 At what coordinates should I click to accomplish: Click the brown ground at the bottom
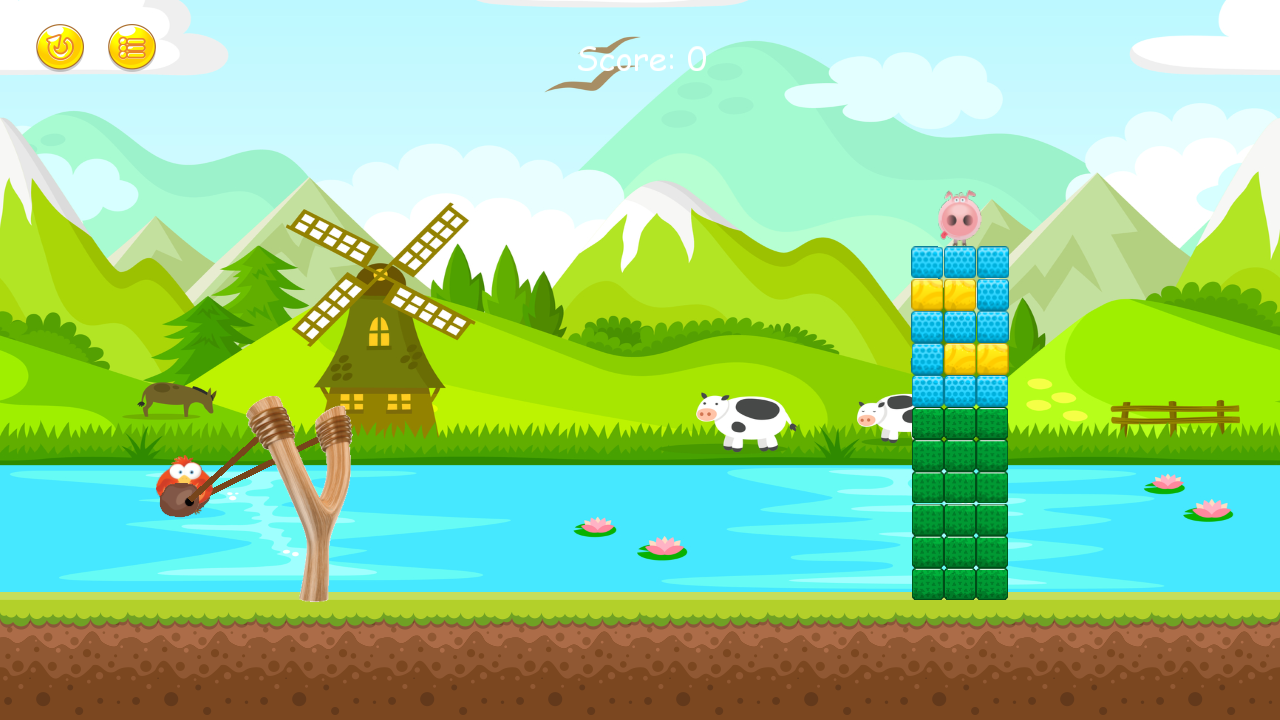[640, 670]
